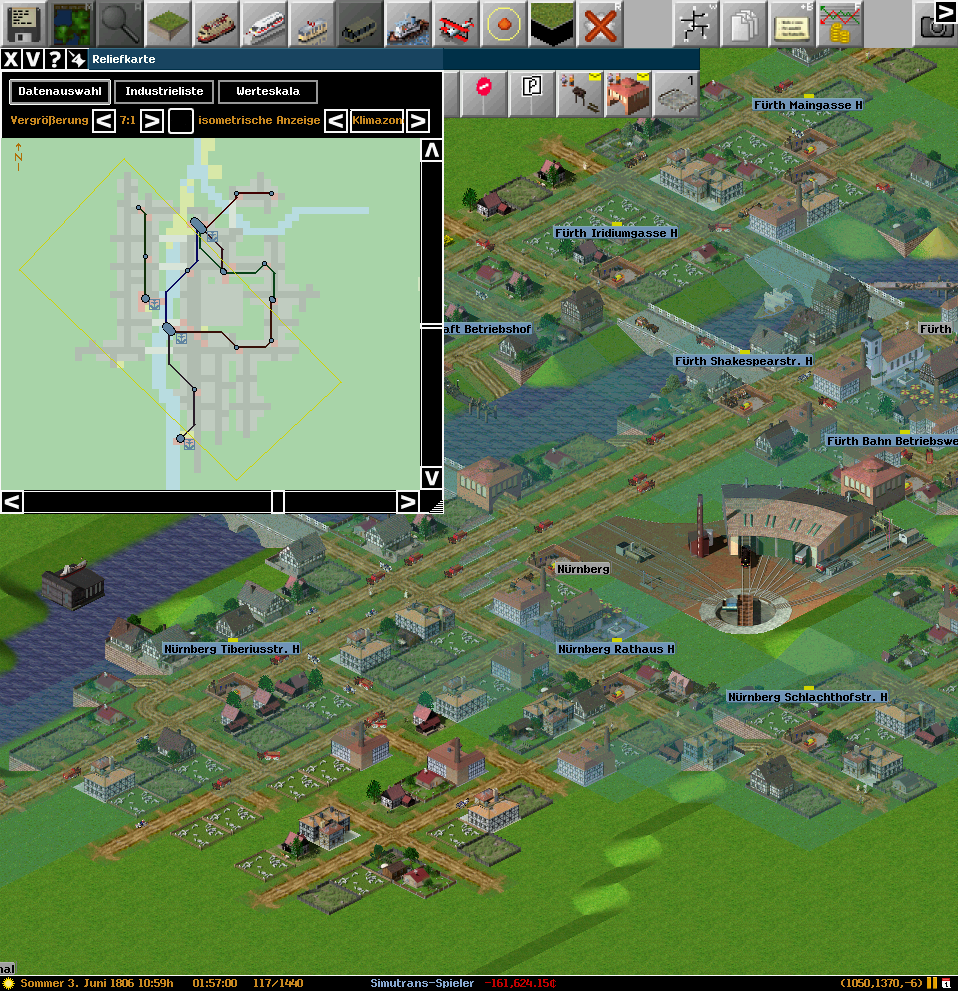Open the red airplane air transport tools
This screenshot has width=958, height=991.
click(x=457, y=22)
